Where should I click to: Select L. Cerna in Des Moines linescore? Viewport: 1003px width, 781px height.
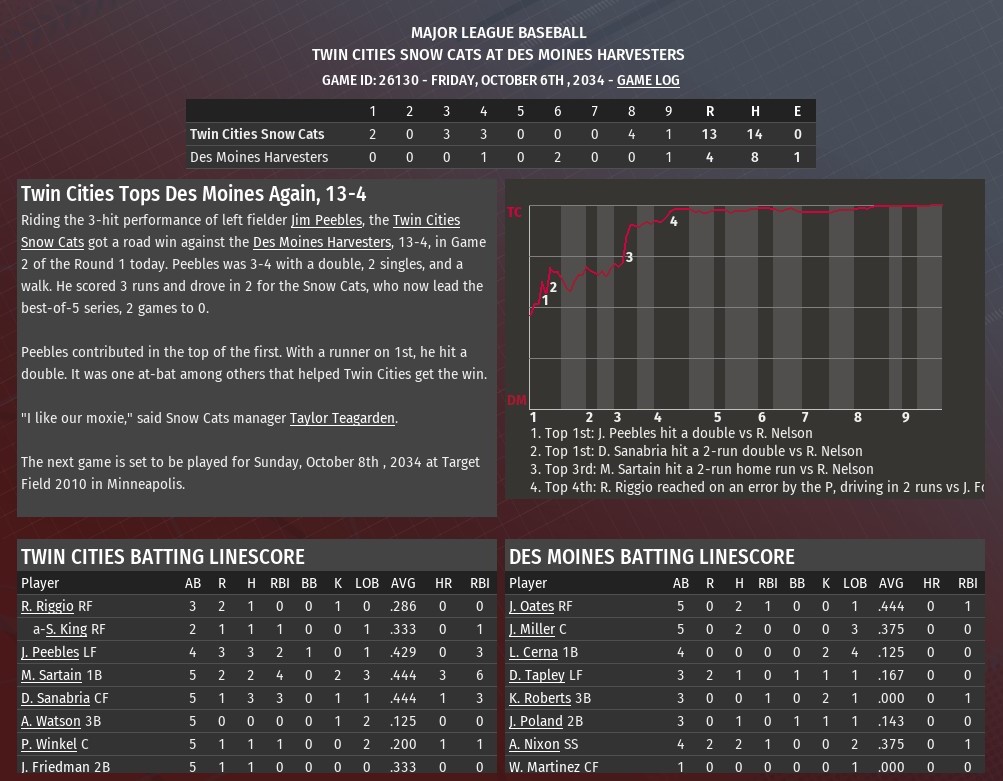[x=533, y=652]
